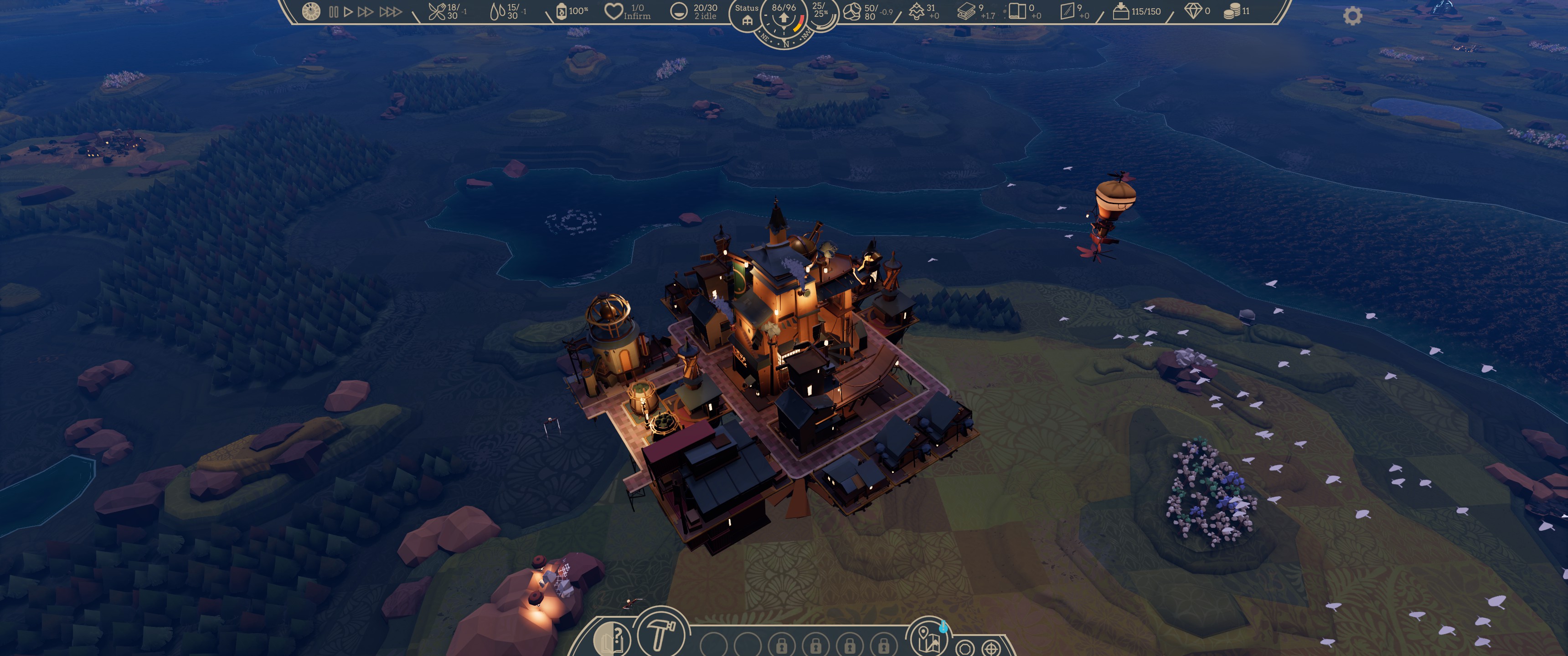Open the world map with alert
1568x656 pixels.
[927, 637]
